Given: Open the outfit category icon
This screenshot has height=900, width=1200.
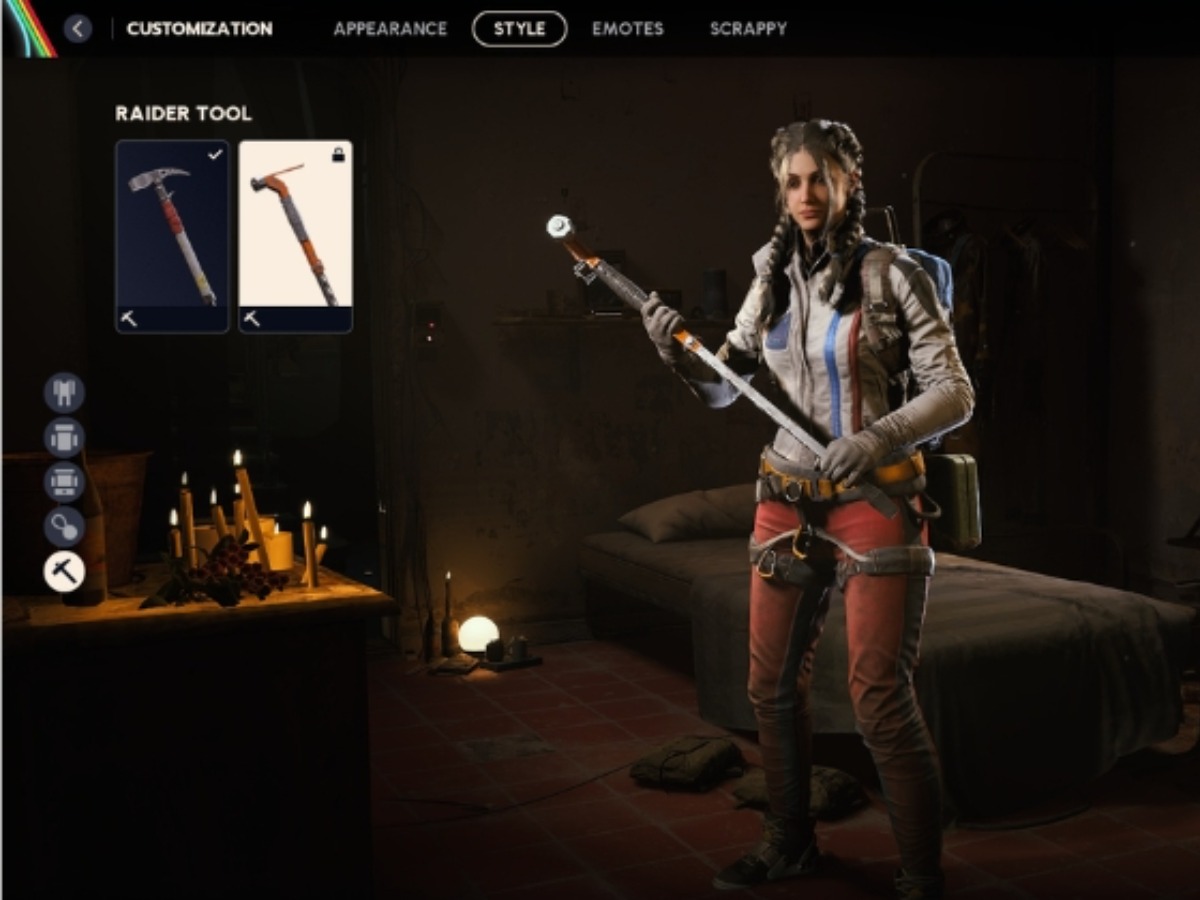Looking at the screenshot, I should [64, 393].
